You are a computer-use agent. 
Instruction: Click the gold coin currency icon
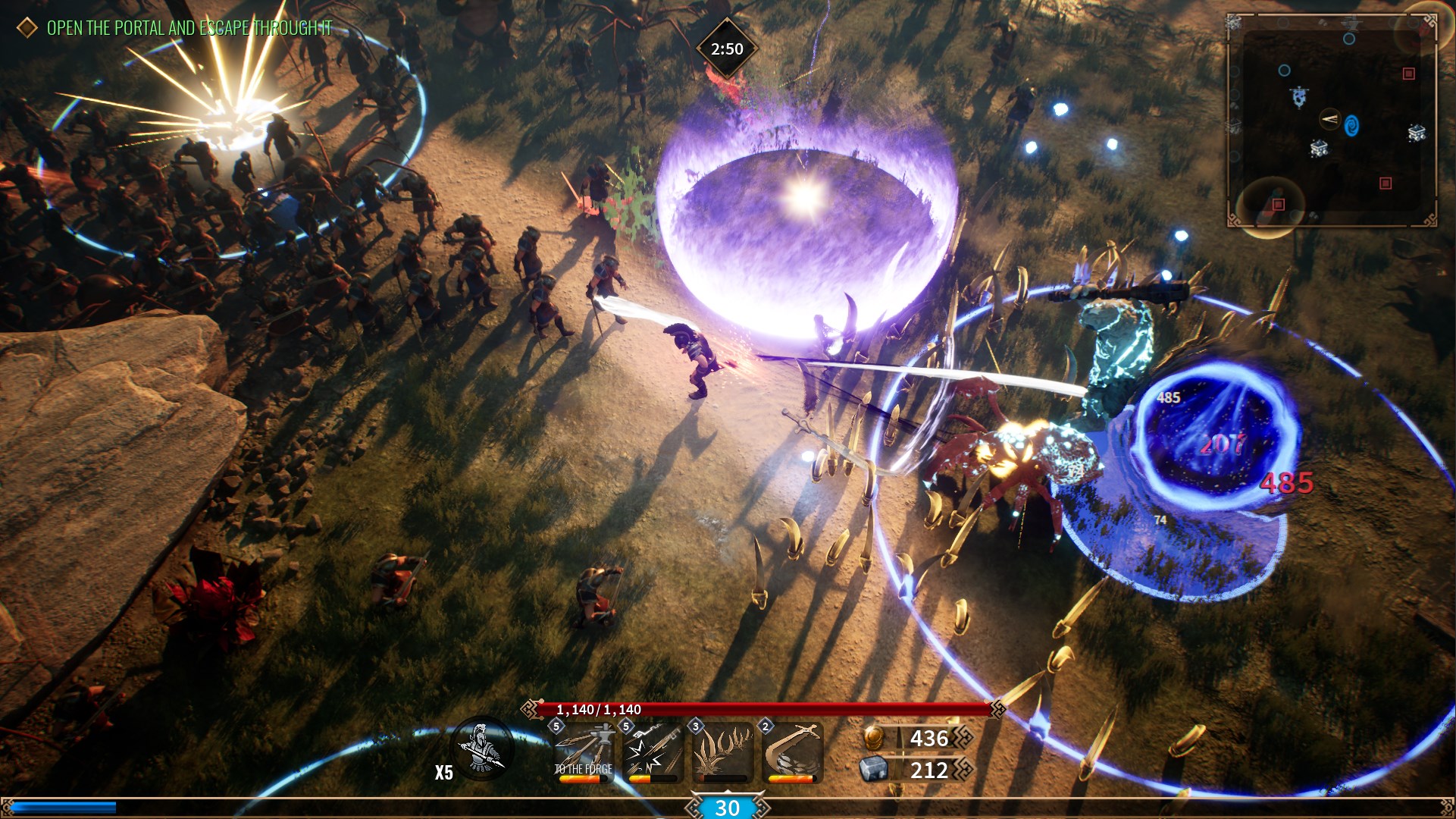(874, 737)
